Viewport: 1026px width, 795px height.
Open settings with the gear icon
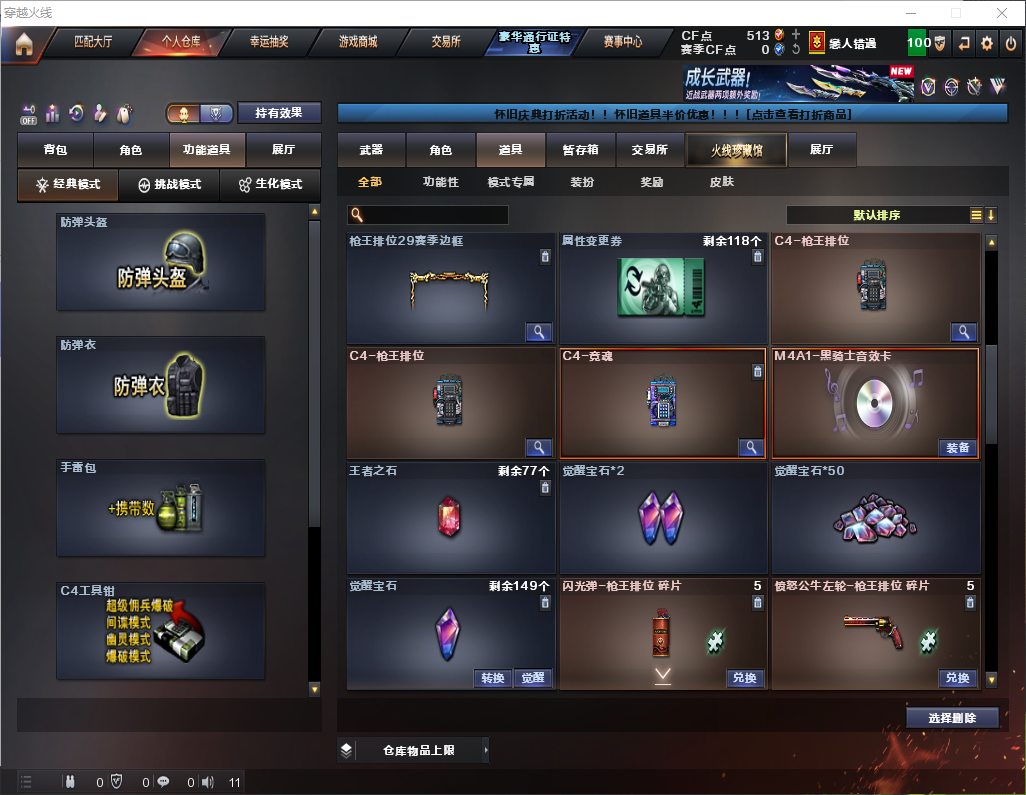(987, 43)
